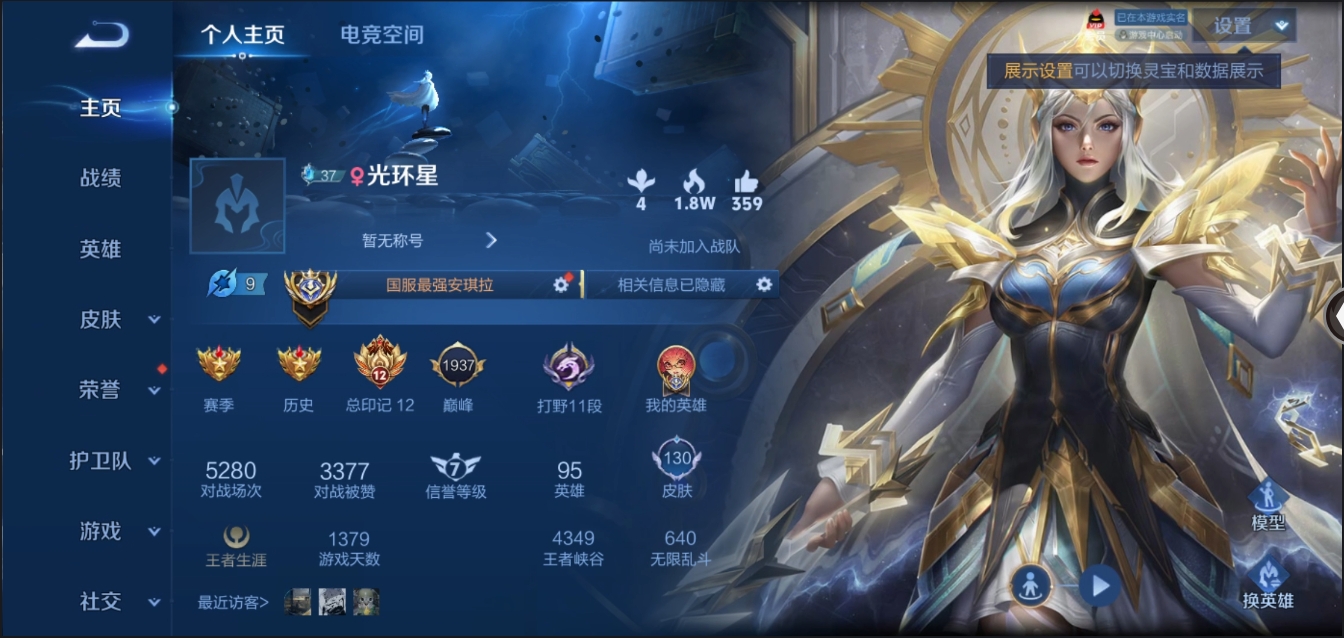Go back using the return arrow
The image size is (1344, 638).
pyautogui.click(x=102, y=36)
